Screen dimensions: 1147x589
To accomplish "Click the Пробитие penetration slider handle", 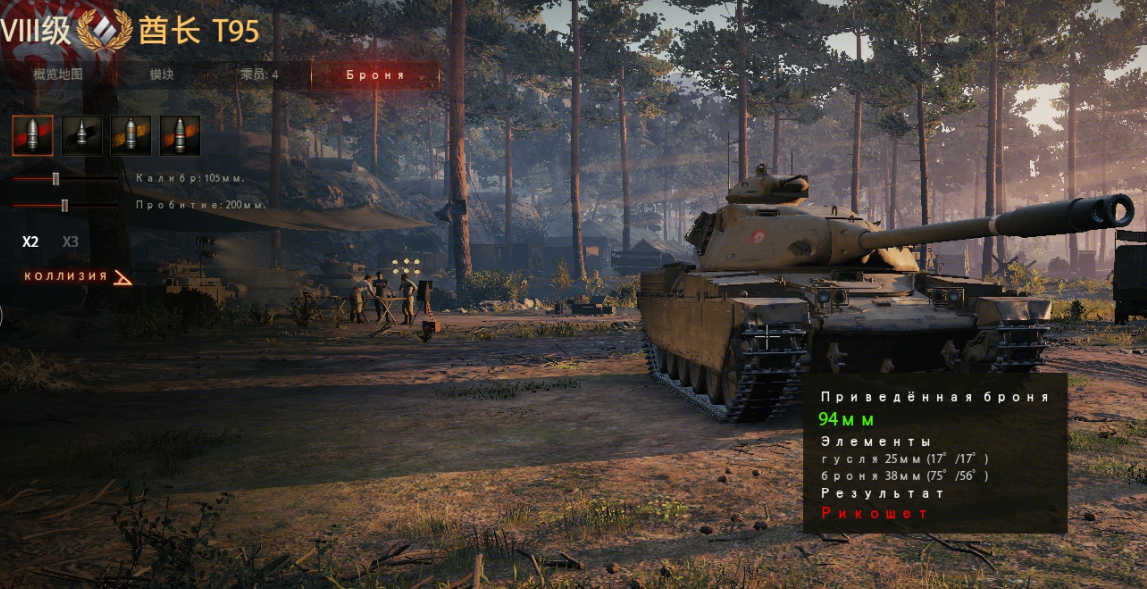I will tap(65, 205).
